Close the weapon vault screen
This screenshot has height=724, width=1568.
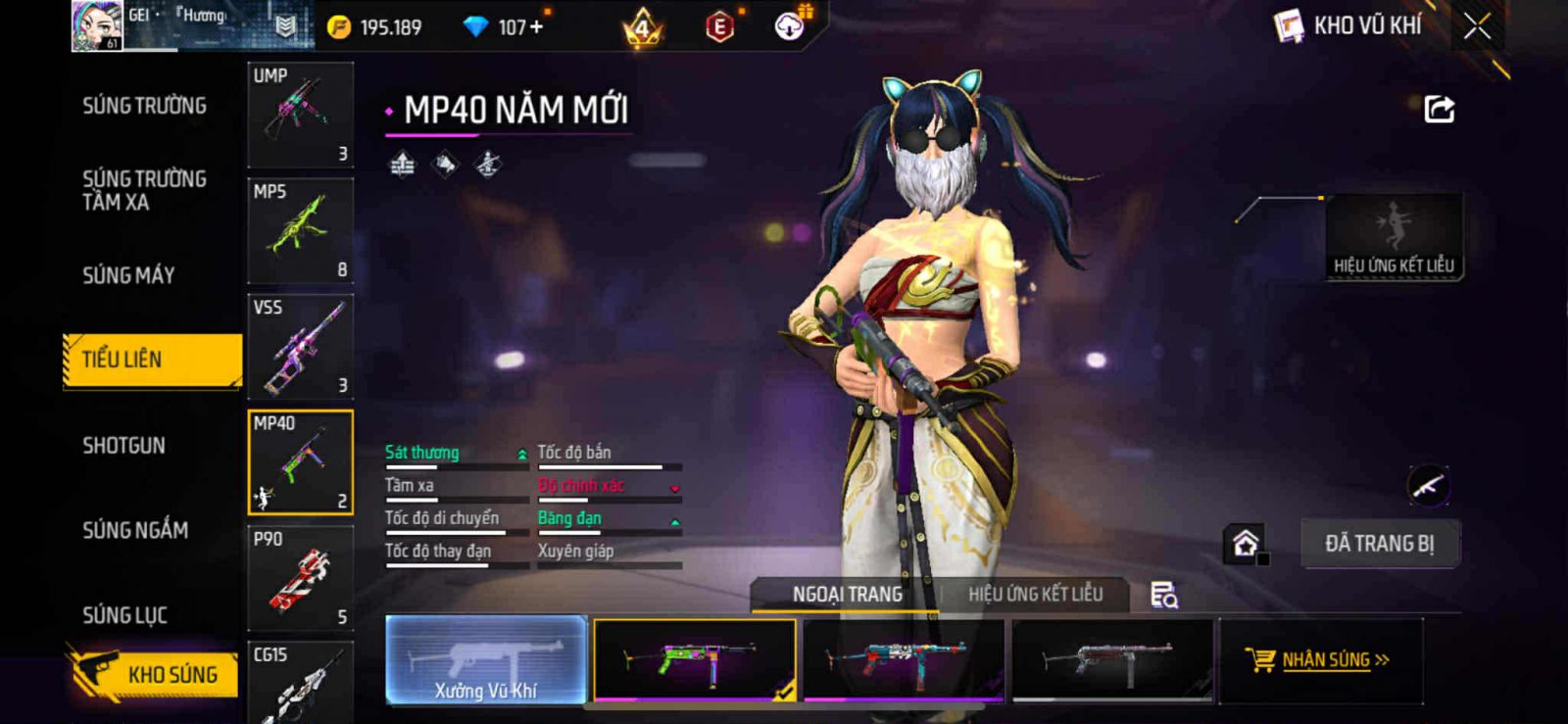click(x=1477, y=26)
